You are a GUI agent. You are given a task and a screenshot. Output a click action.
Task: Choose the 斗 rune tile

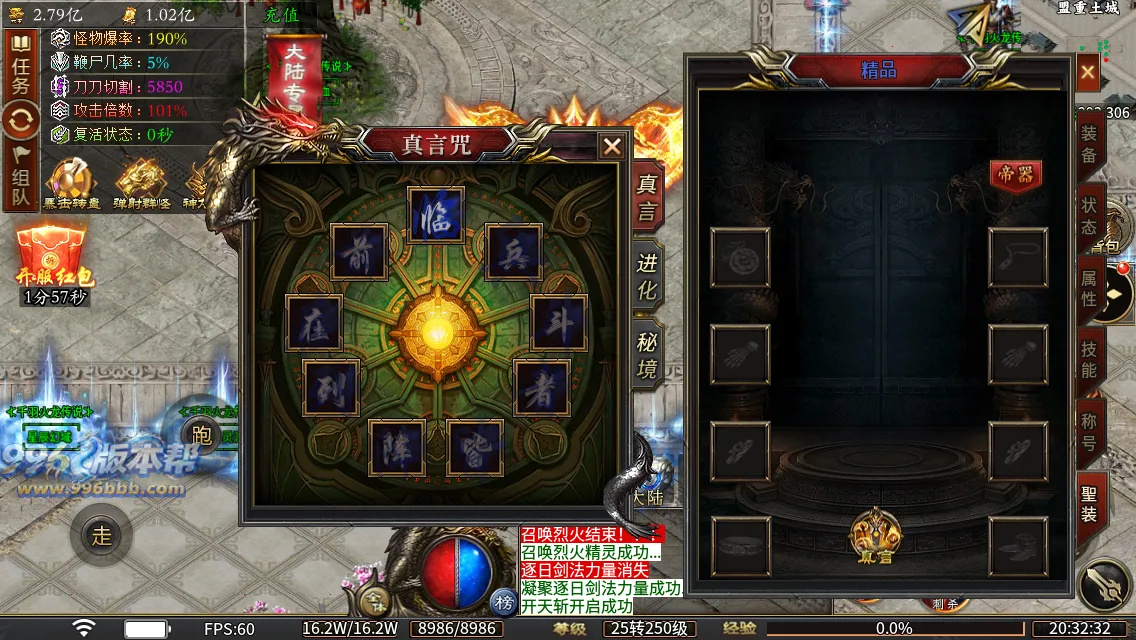tap(558, 323)
